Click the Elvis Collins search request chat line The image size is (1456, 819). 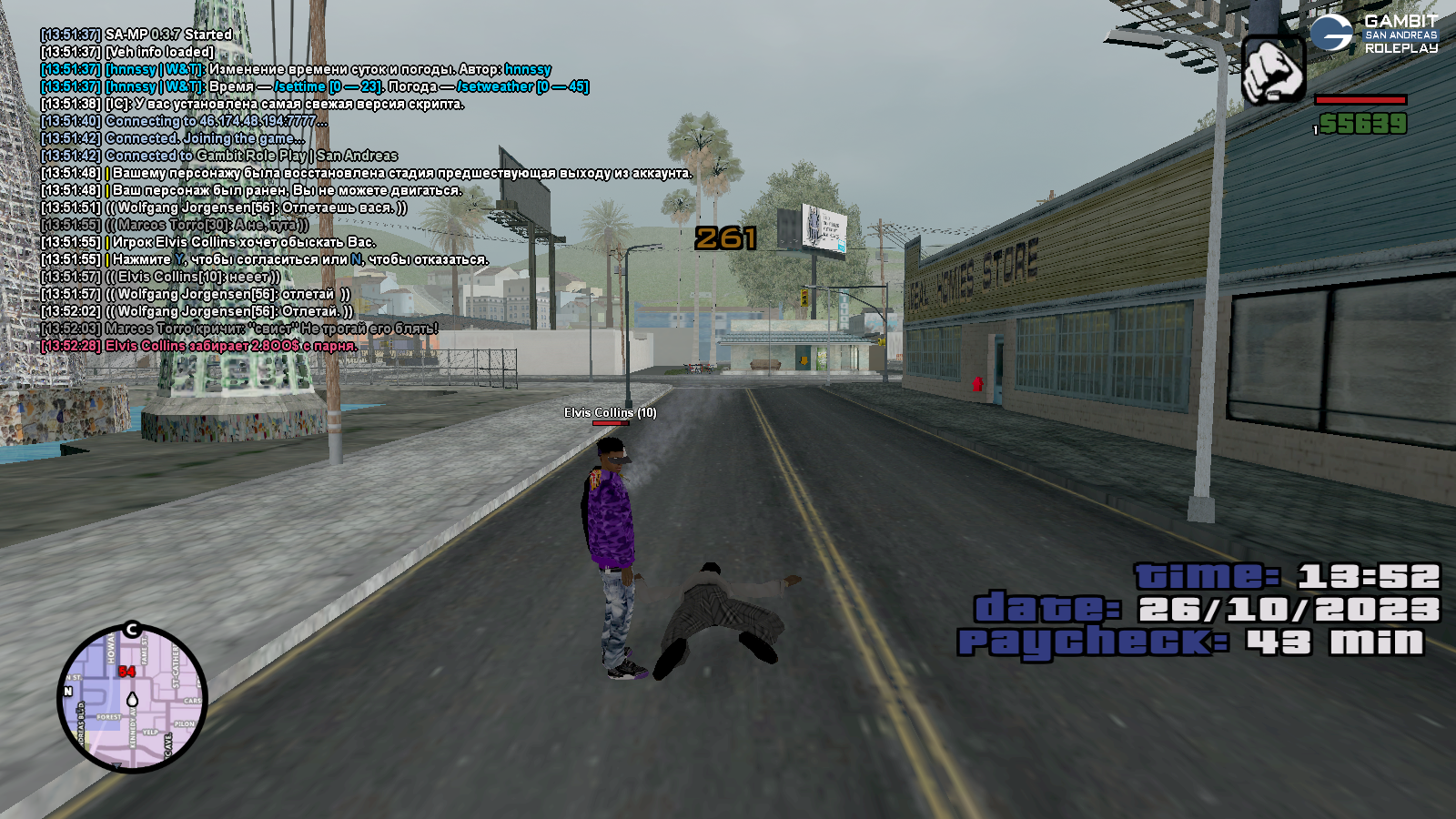[x=242, y=242]
